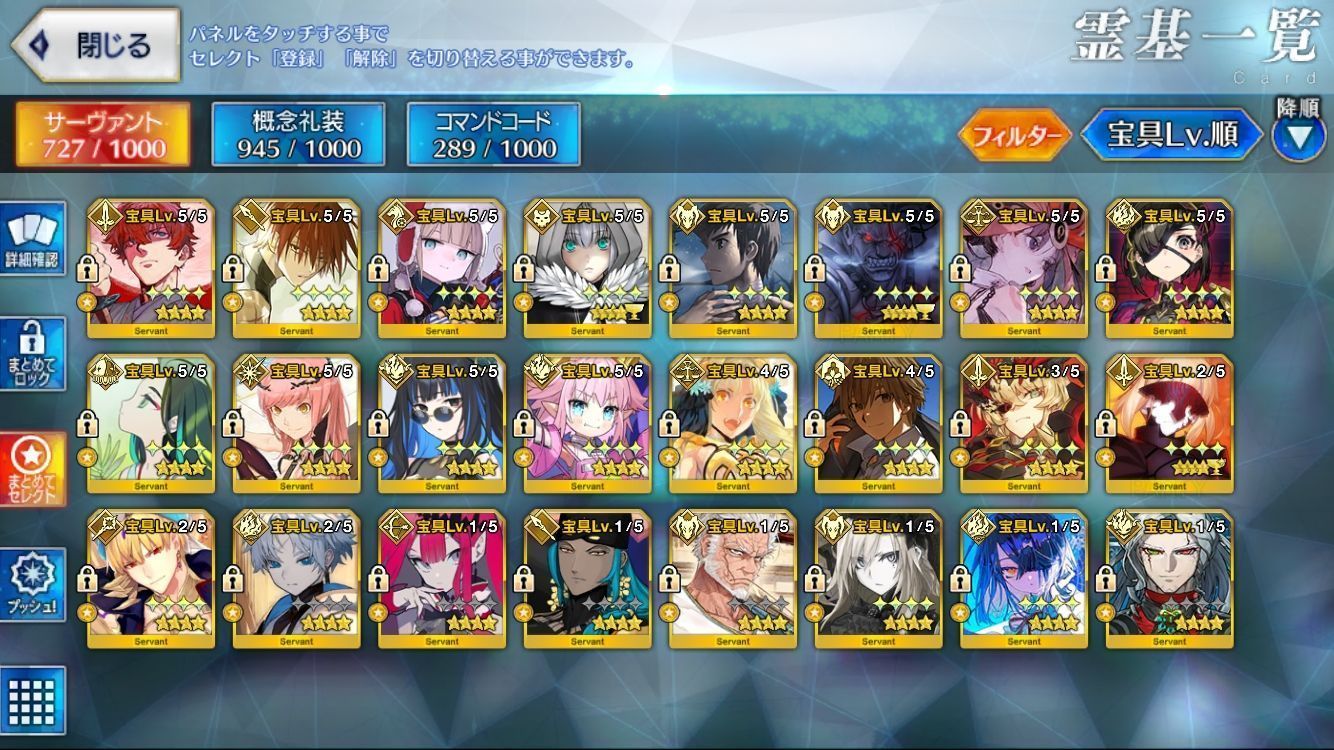The height and width of the screenshot is (750, 1334).
Task: Select the eyepatch girl servant card
Action: coord(1169,270)
